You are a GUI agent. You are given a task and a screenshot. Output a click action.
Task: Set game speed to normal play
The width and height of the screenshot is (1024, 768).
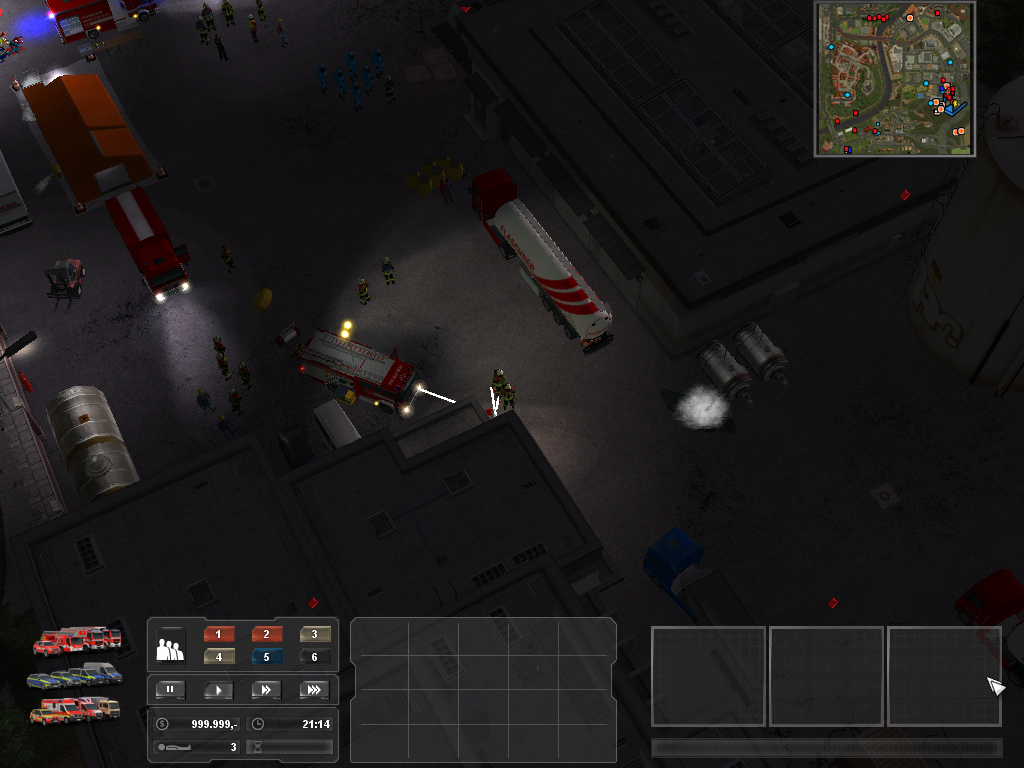coord(218,689)
